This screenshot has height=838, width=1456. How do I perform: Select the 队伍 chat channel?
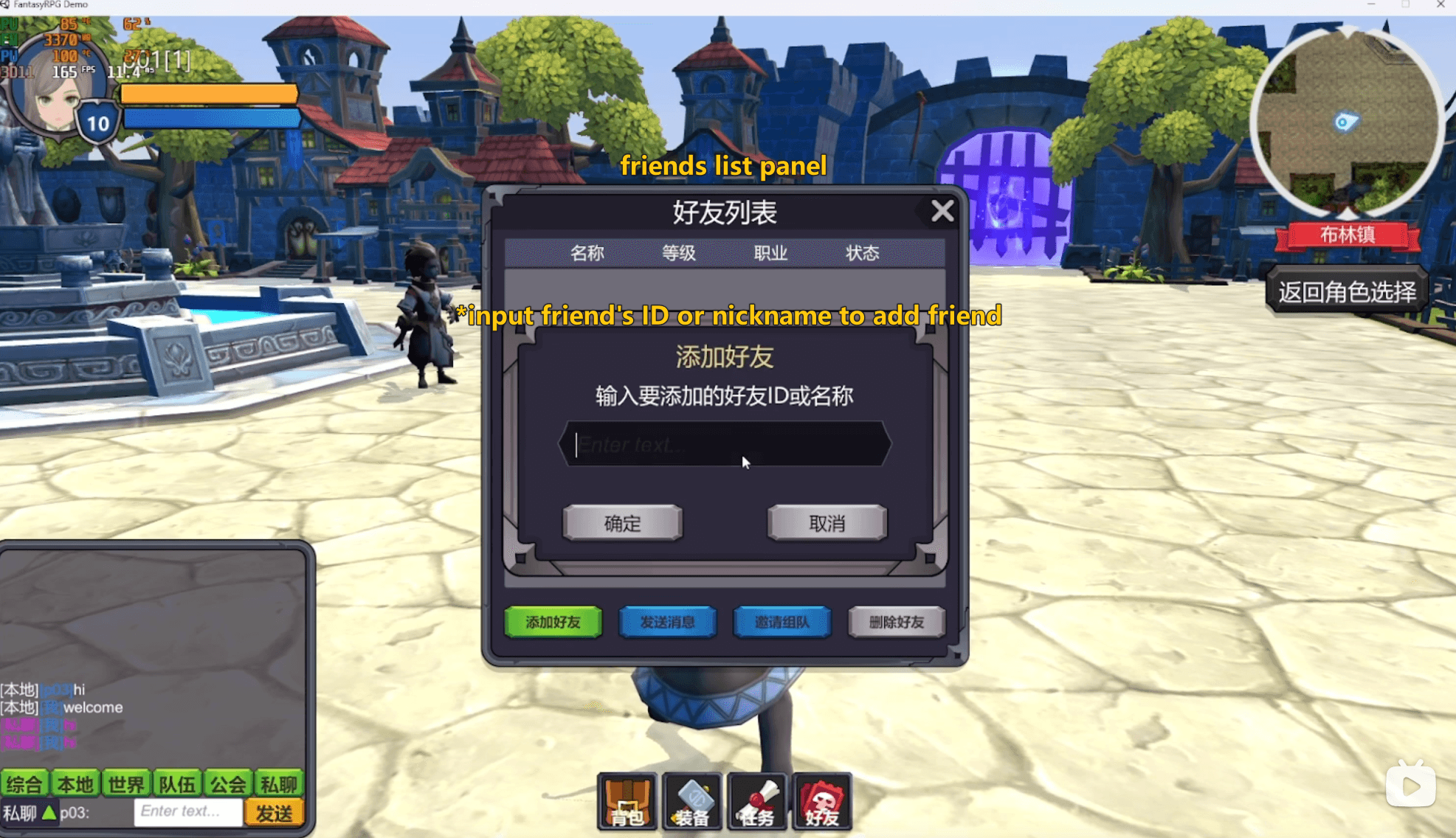tap(177, 783)
